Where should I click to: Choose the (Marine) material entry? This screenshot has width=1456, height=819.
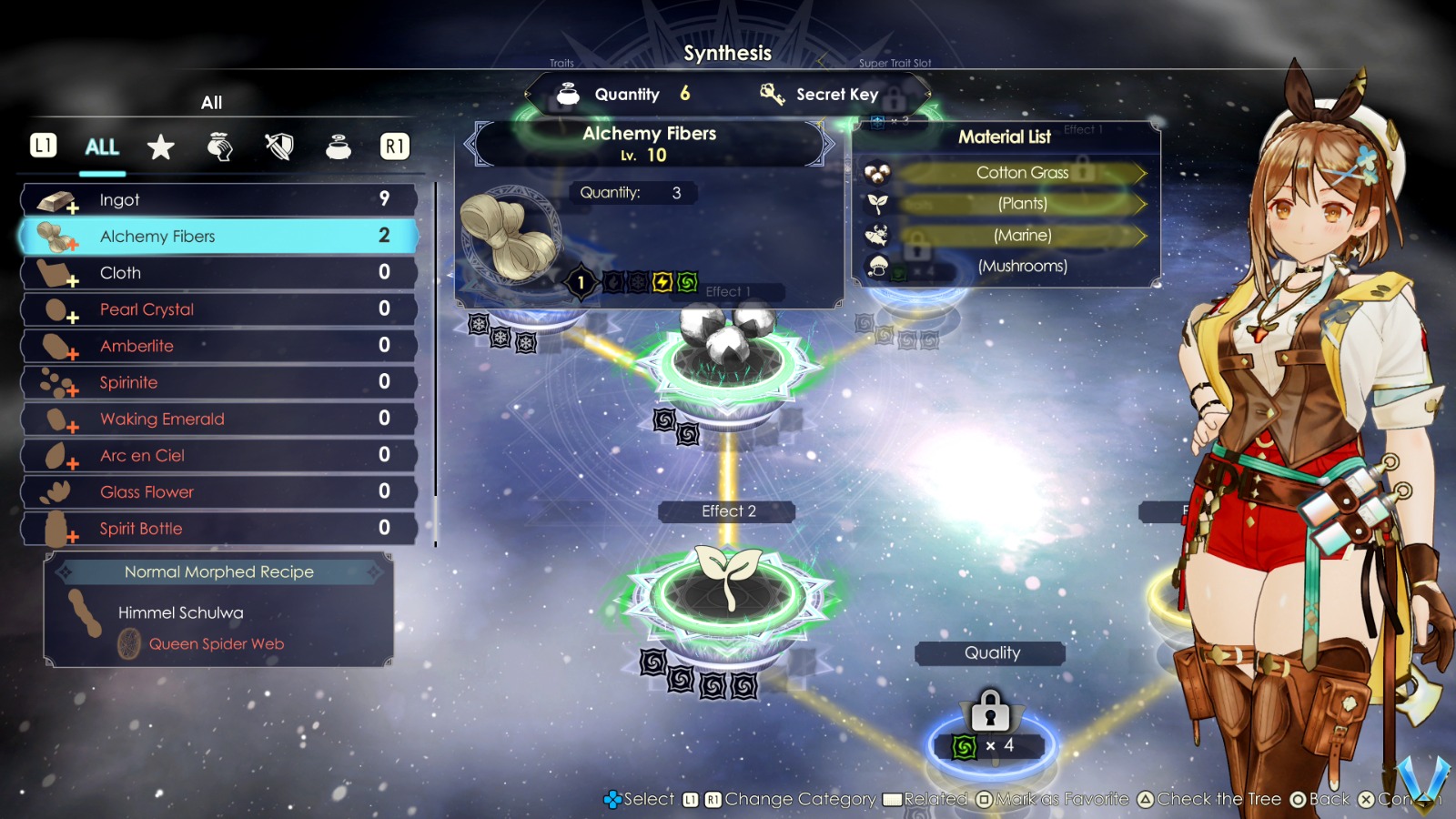click(x=1021, y=236)
